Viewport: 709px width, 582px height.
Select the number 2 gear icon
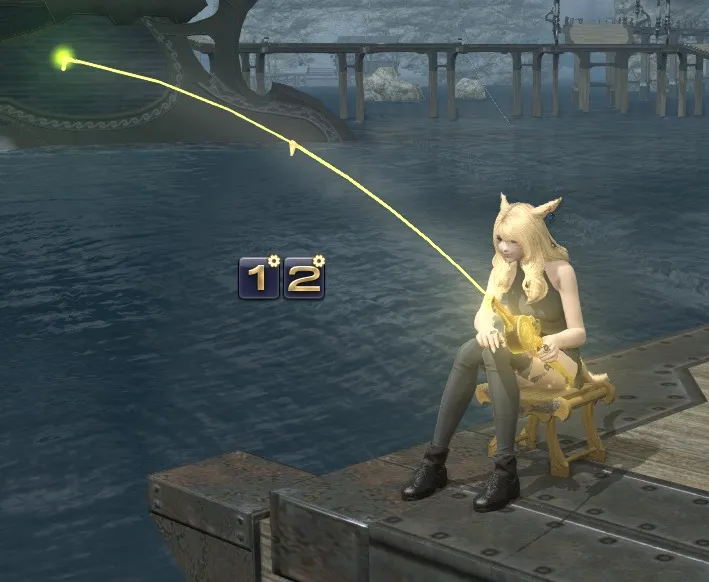[x=304, y=278]
